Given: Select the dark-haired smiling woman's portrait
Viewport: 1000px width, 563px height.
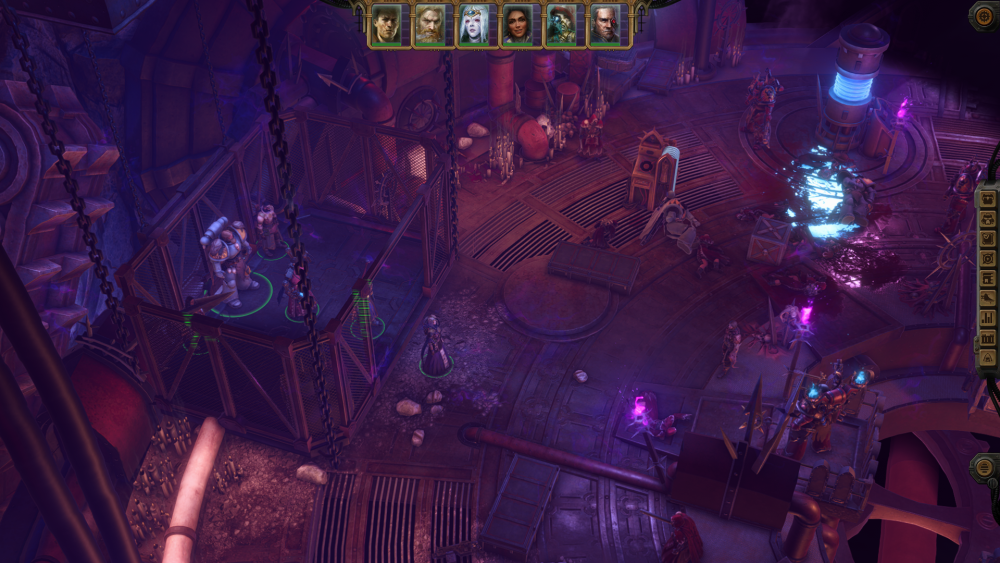Looking at the screenshot, I should pos(517,25).
